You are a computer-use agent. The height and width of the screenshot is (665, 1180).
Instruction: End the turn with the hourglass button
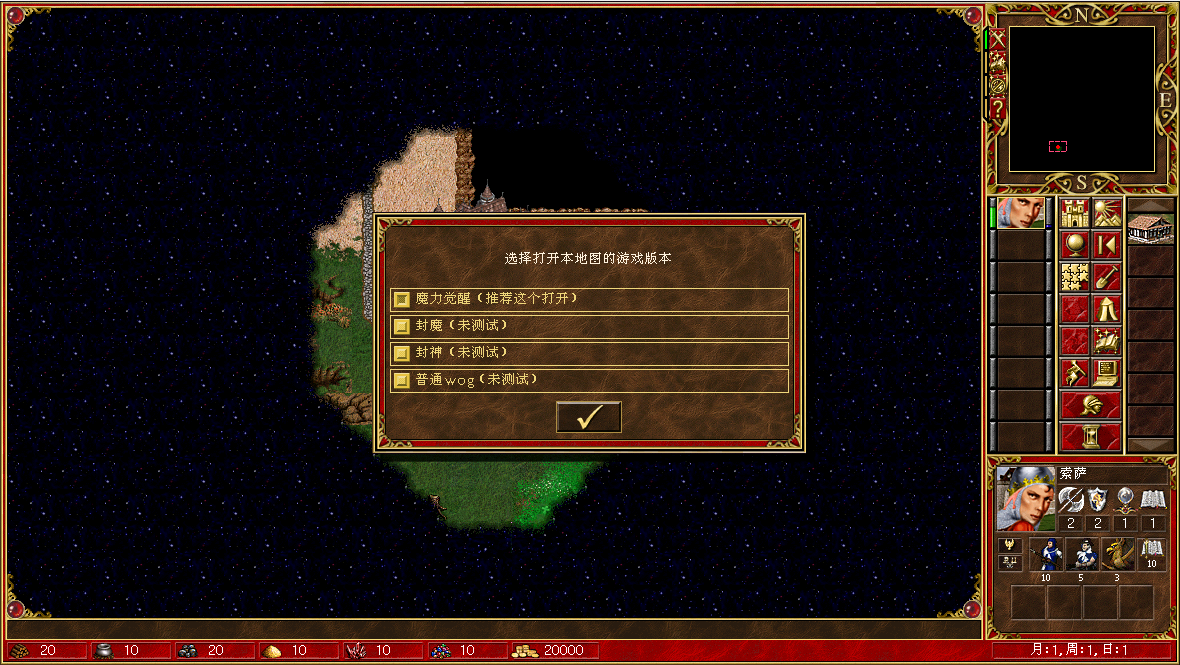(x=1090, y=437)
